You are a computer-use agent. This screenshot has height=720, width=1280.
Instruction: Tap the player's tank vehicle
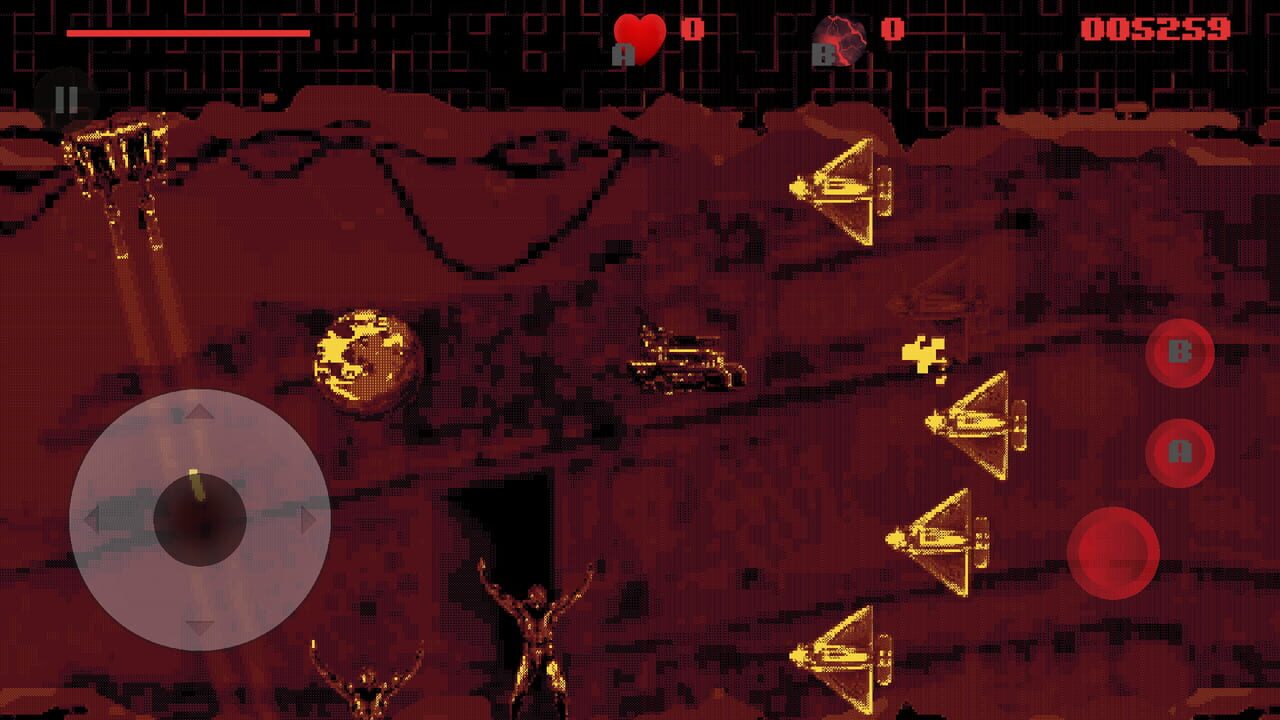(685, 360)
